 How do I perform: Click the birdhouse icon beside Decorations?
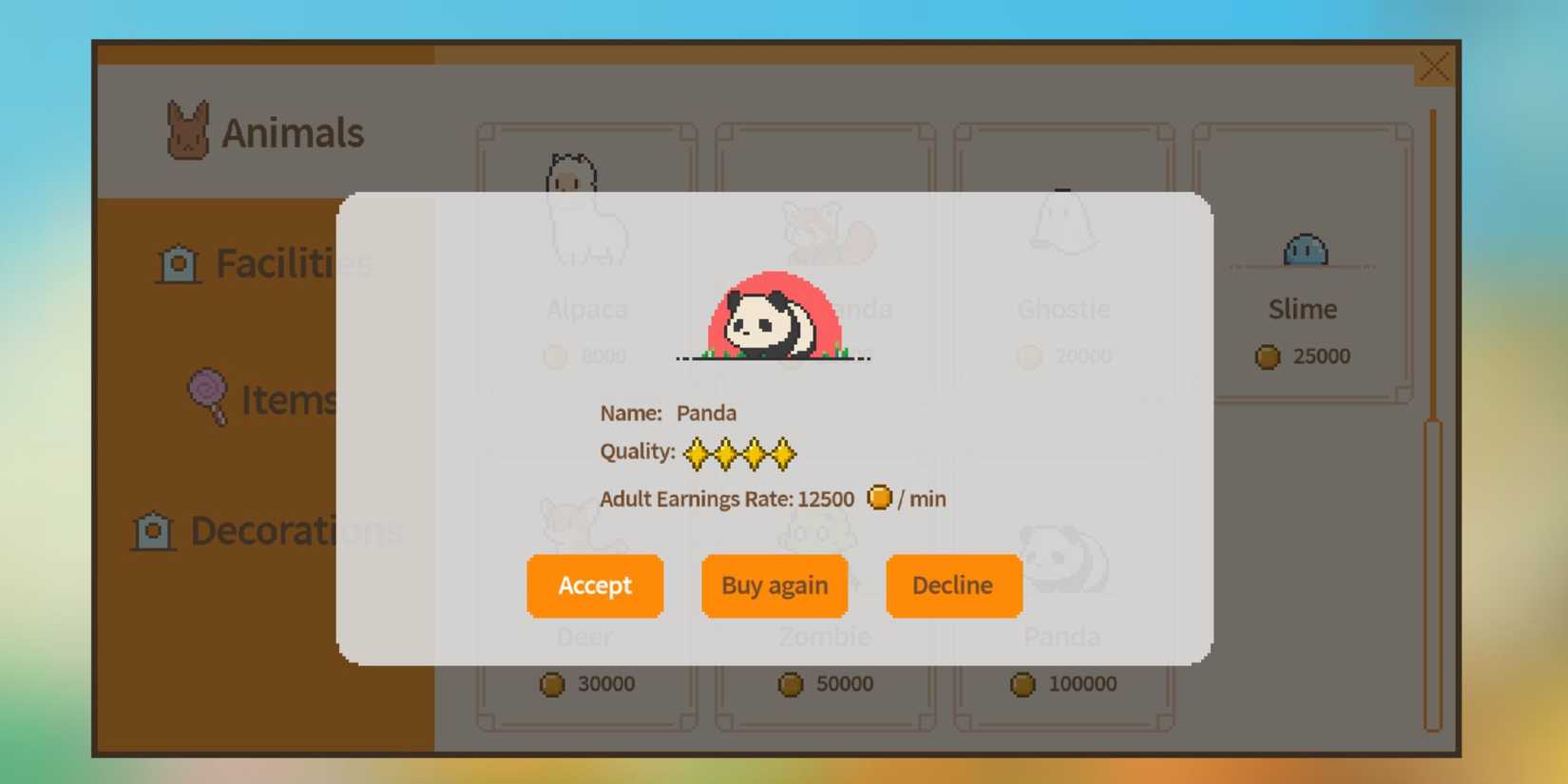(154, 532)
